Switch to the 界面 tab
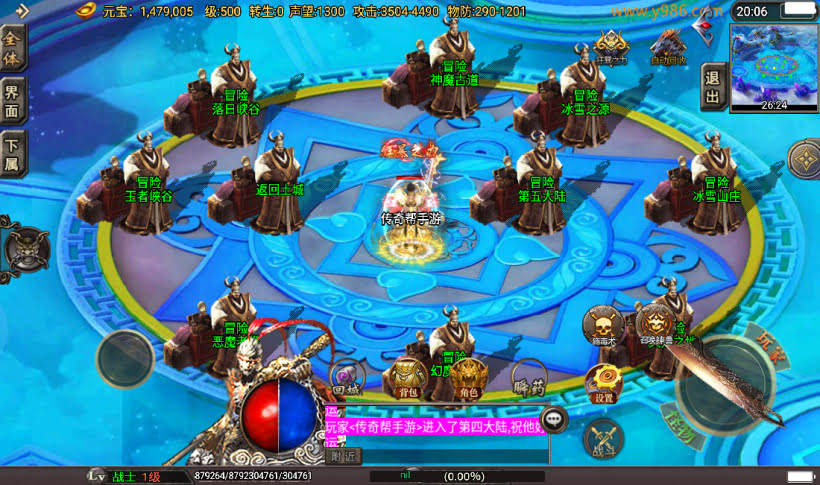Image resolution: width=820 pixels, height=485 pixels. pos(12,100)
